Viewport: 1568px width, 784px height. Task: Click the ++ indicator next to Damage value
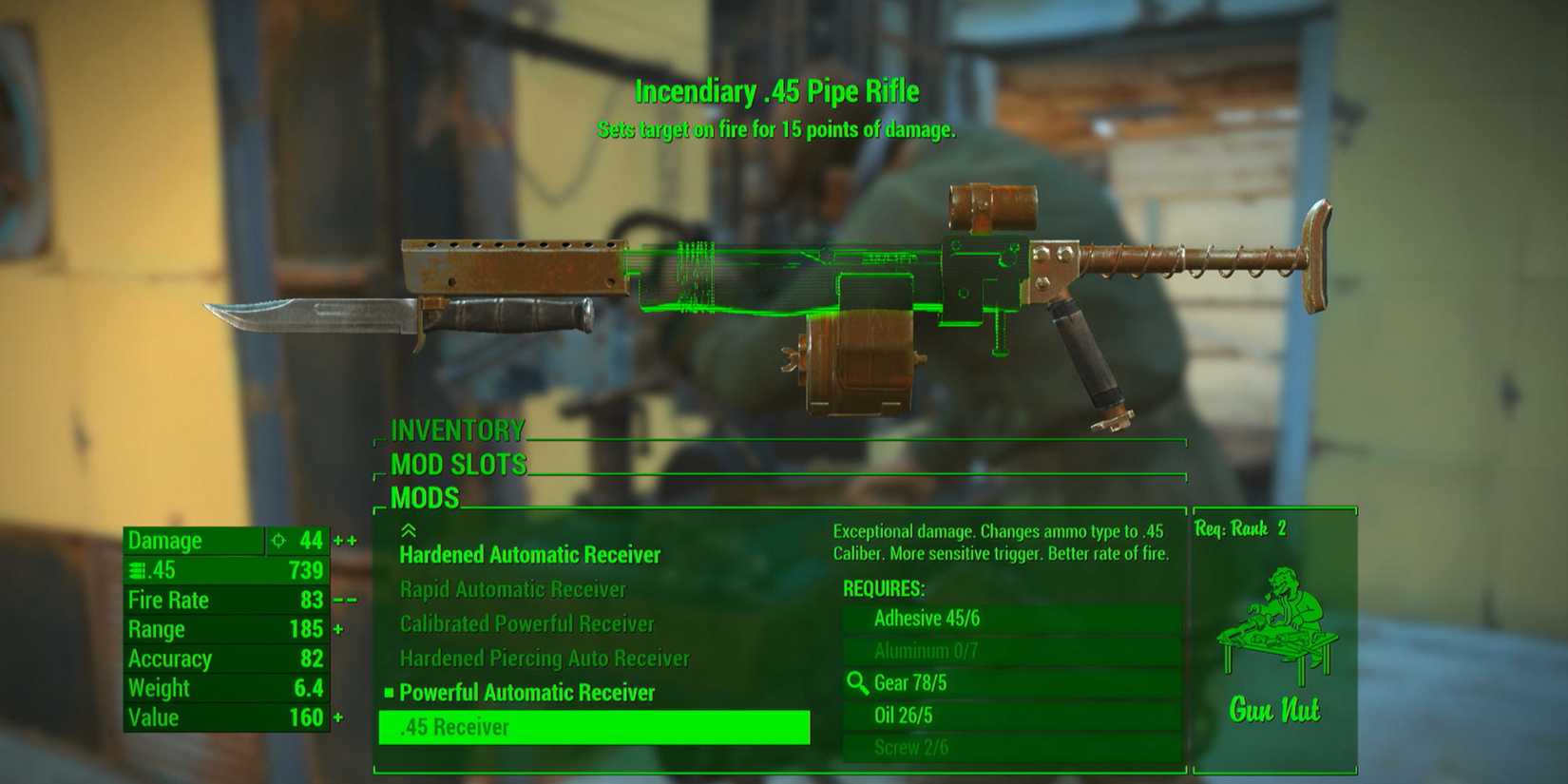click(x=346, y=540)
